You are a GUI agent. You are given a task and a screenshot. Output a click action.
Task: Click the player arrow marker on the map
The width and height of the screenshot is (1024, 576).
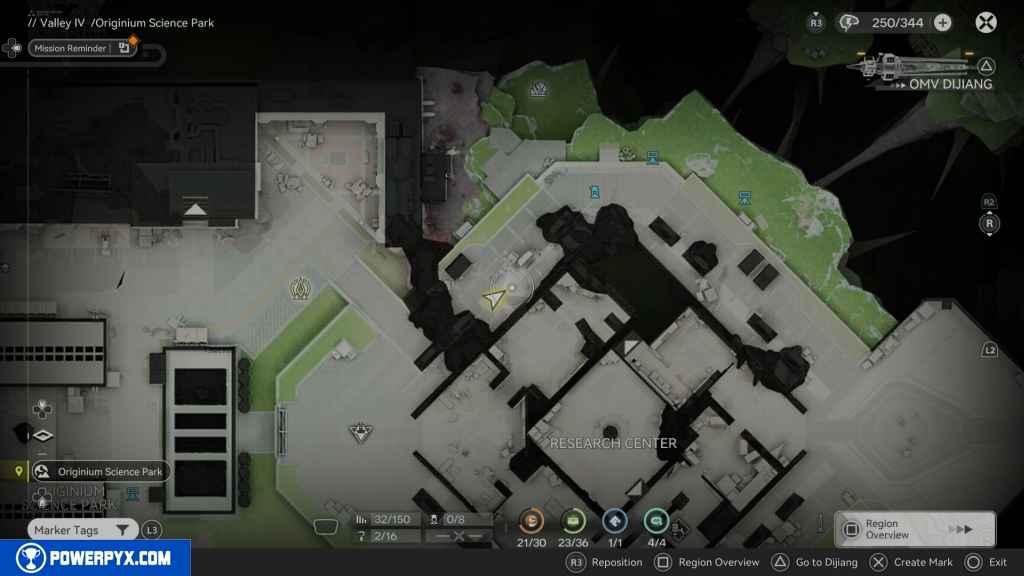[495, 298]
